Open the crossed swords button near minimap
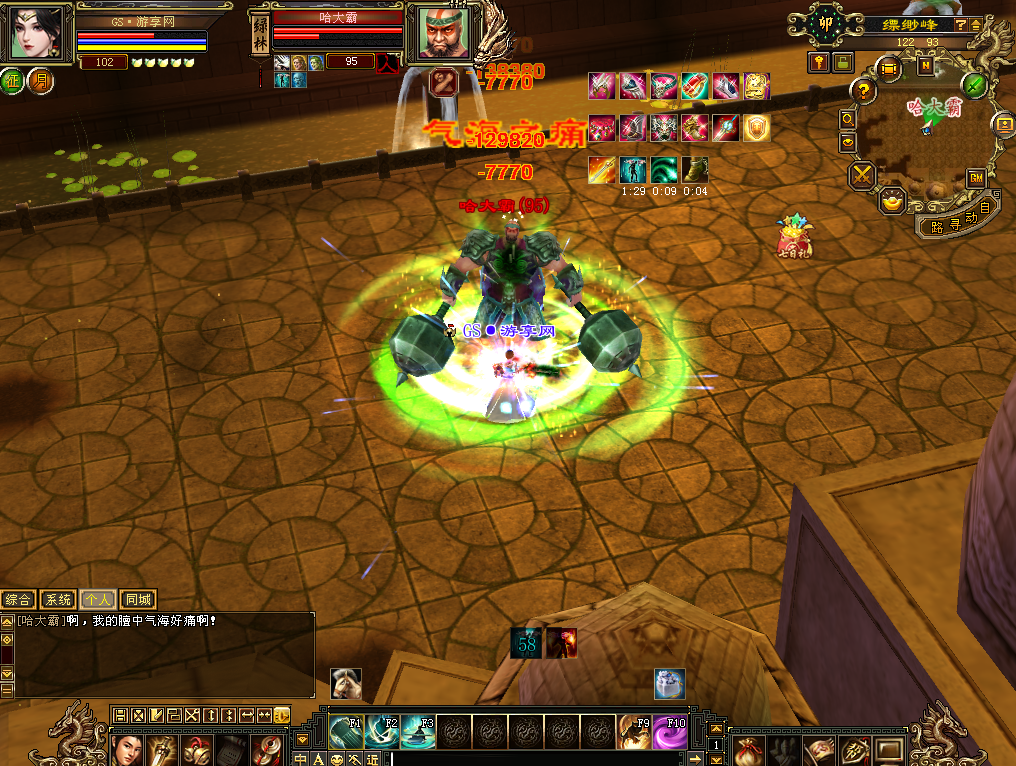 point(862,176)
